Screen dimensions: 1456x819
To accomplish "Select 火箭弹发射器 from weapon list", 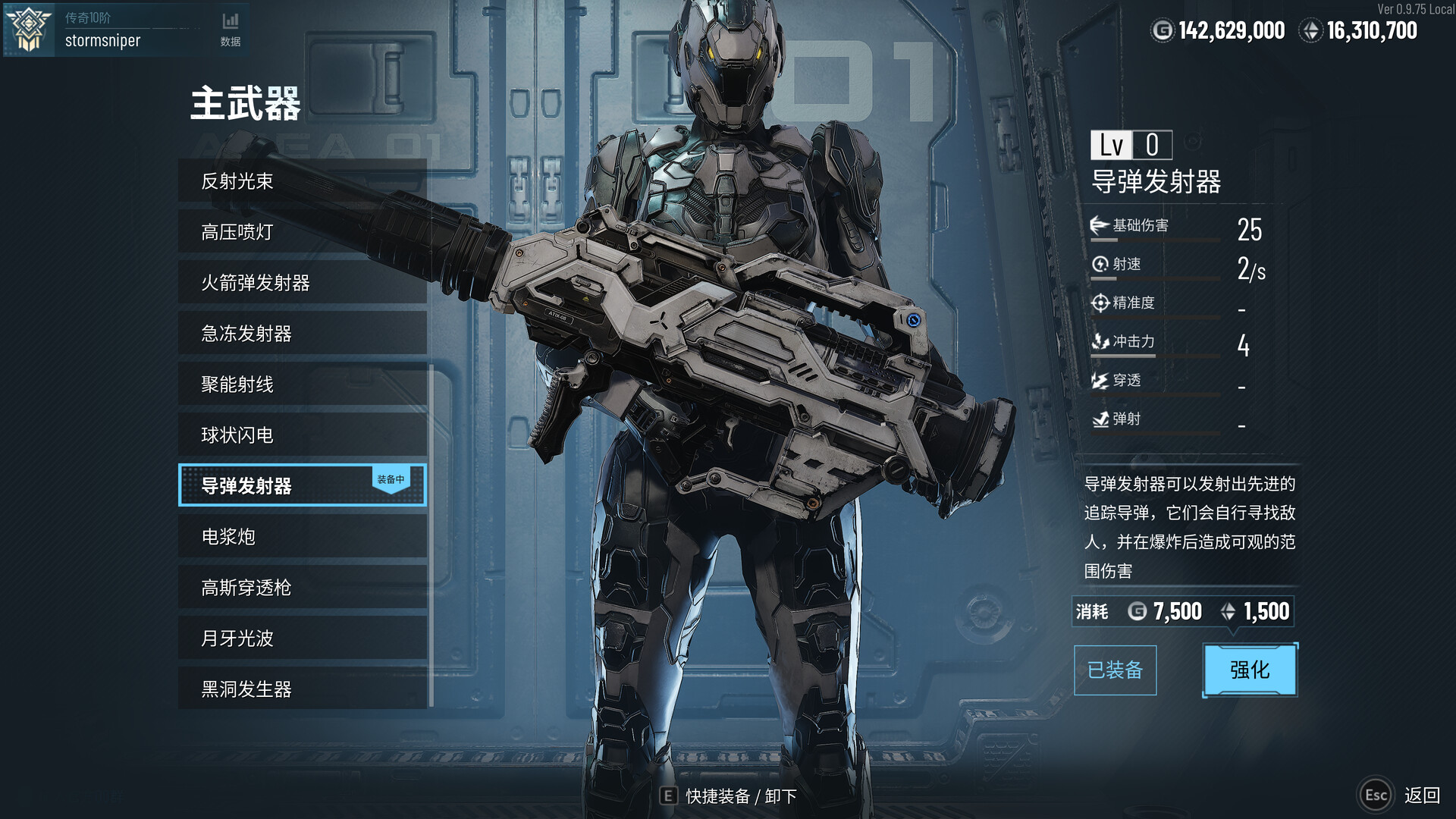I will [x=258, y=282].
